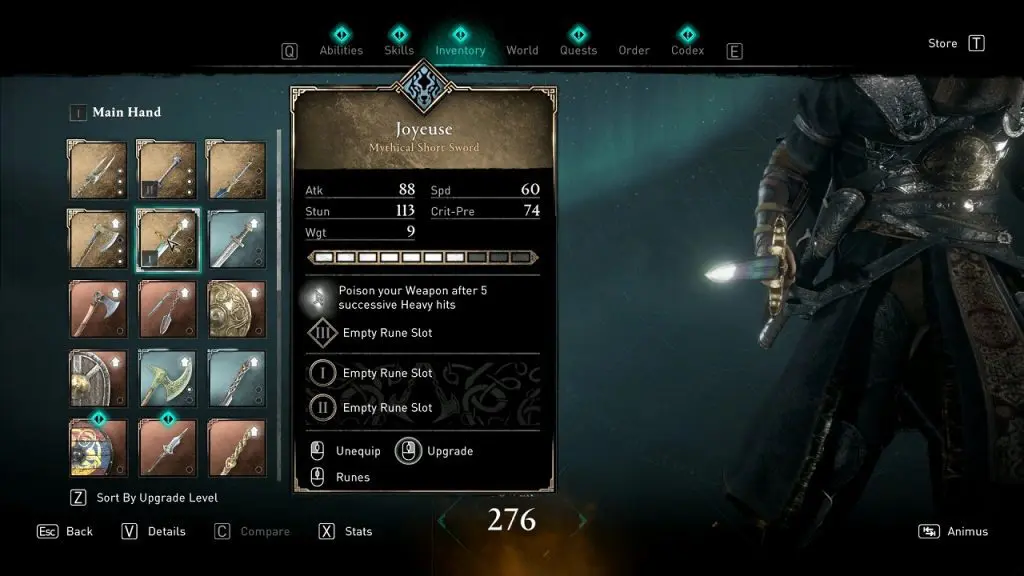The height and width of the screenshot is (576, 1024).
Task: Switch to the Order tab
Action: (x=634, y=50)
